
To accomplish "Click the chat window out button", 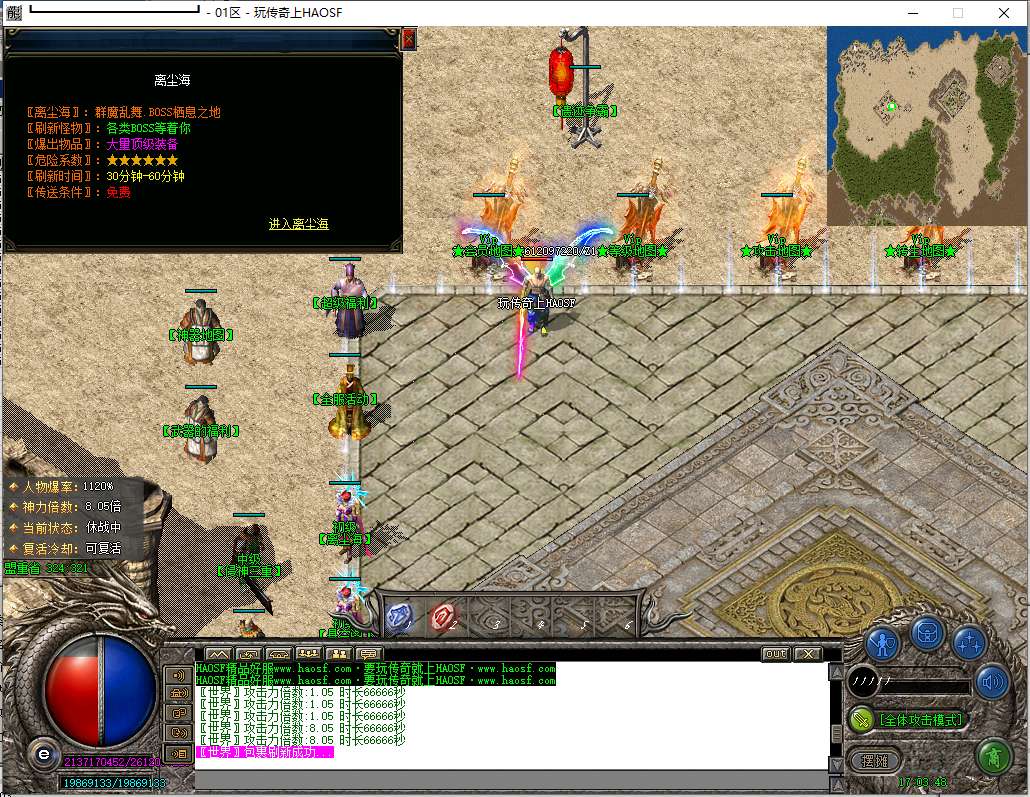I will coord(775,654).
